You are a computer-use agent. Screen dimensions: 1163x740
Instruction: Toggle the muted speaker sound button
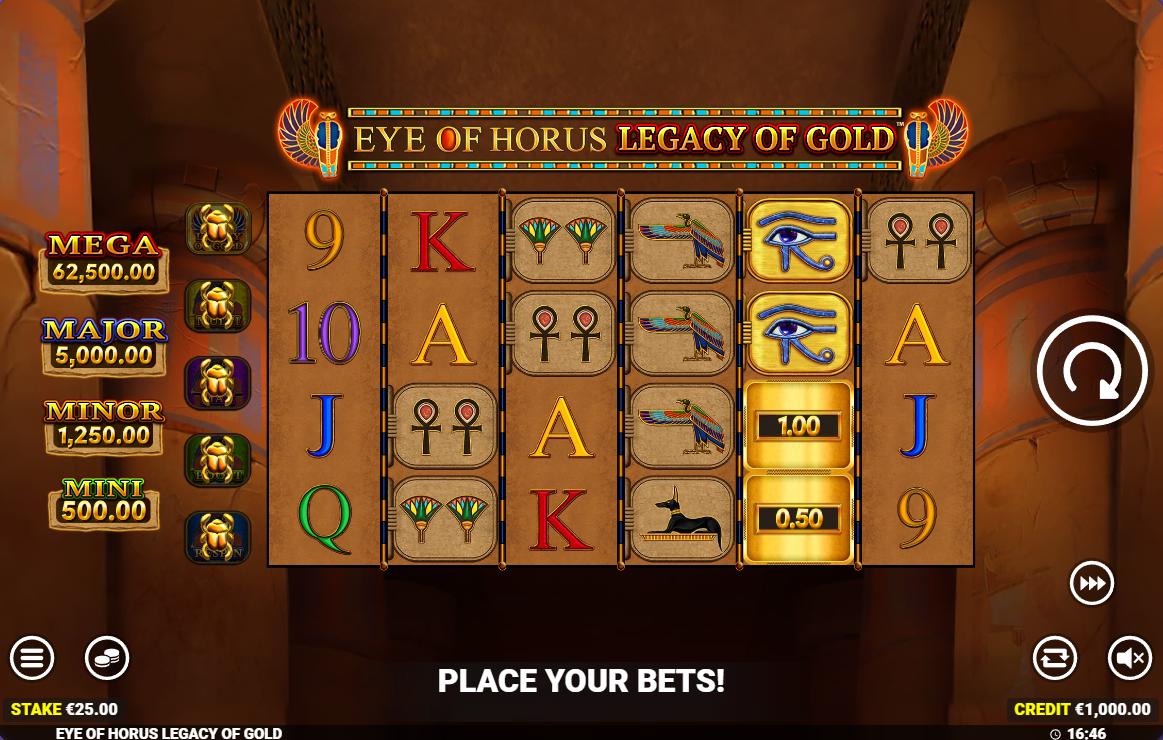pos(1130,658)
